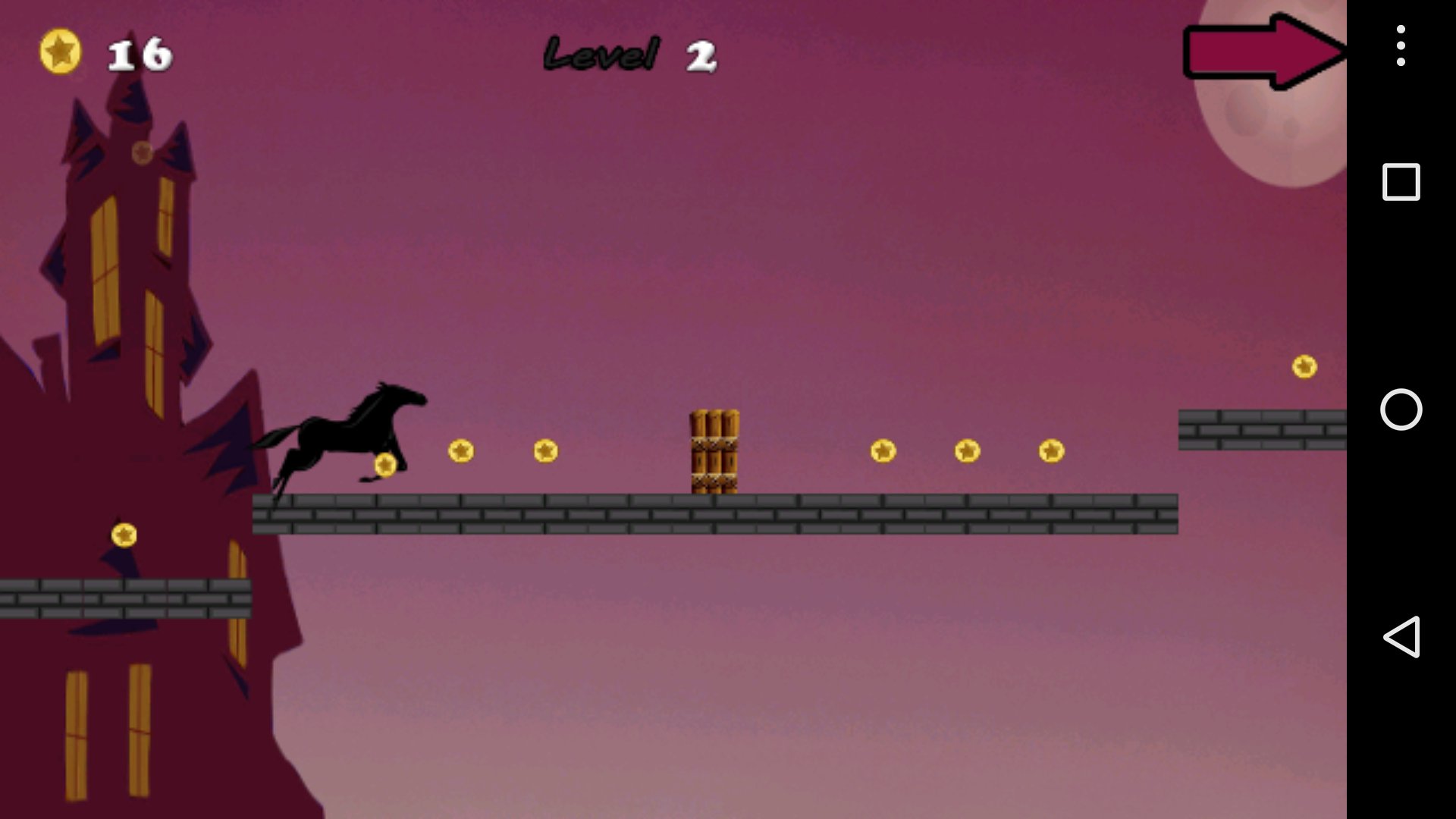Viewport: 1456px width, 819px height.
Task: Open recent apps with the square button
Action: point(1400,181)
